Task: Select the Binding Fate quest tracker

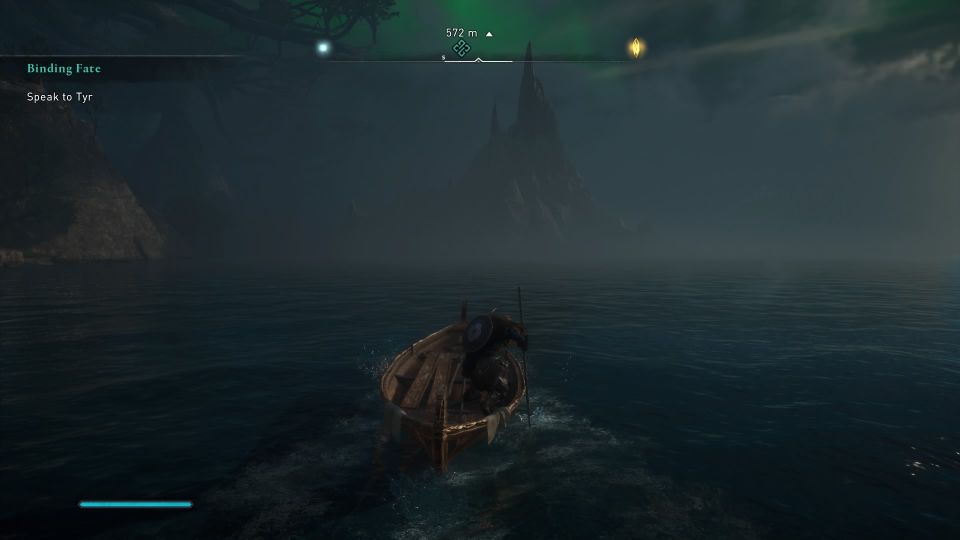Action: point(64,69)
